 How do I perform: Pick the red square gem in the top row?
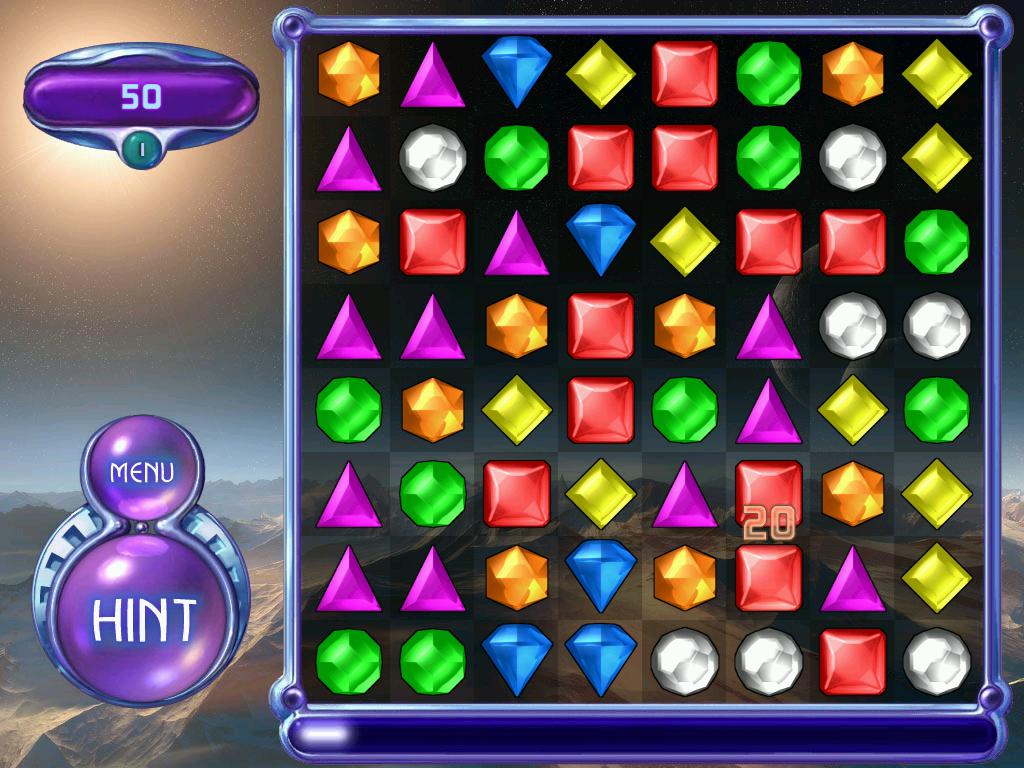pyautogui.click(x=685, y=74)
